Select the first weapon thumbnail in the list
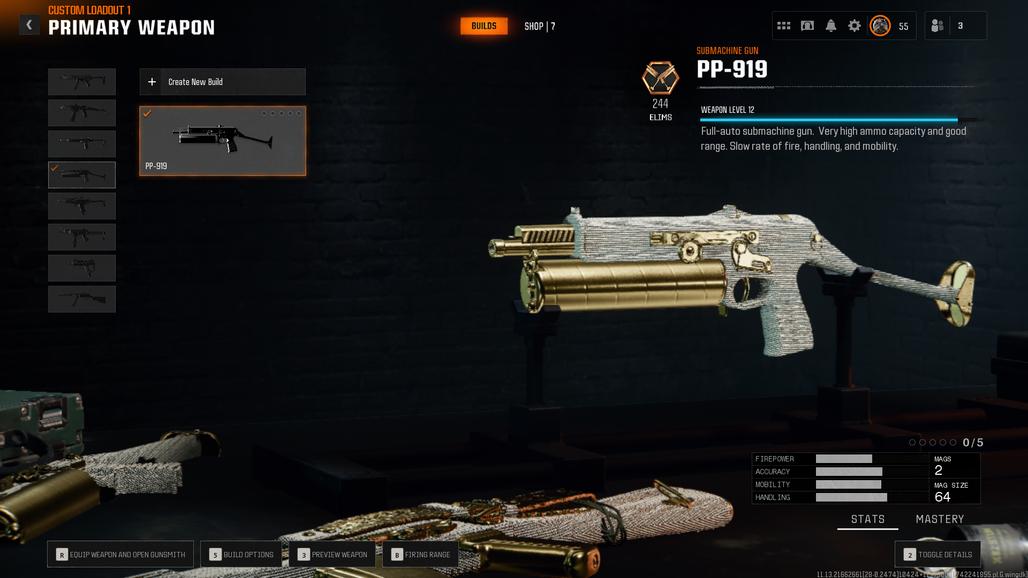The width and height of the screenshot is (1028, 578). [82, 82]
